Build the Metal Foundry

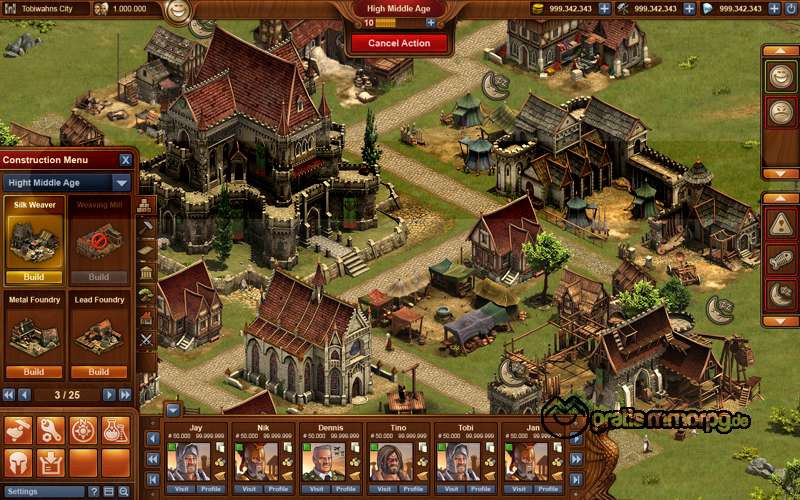pyautogui.click(x=35, y=372)
